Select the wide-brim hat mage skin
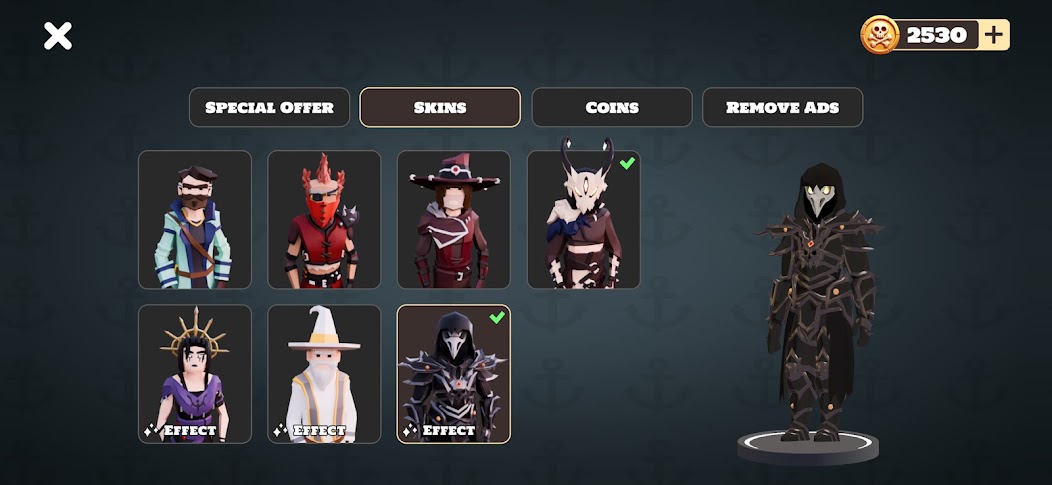This screenshot has width=1052, height=485. click(x=454, y=220)
